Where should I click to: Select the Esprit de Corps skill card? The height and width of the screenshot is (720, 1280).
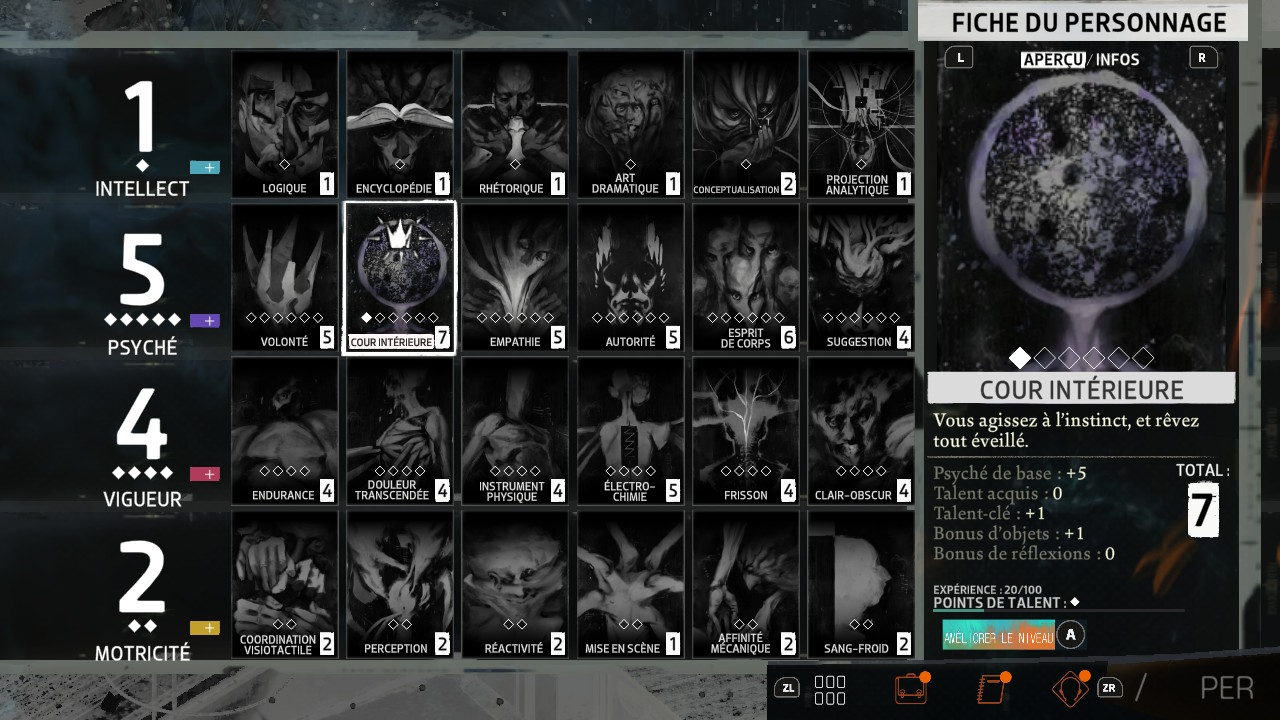tap(746, 278)
